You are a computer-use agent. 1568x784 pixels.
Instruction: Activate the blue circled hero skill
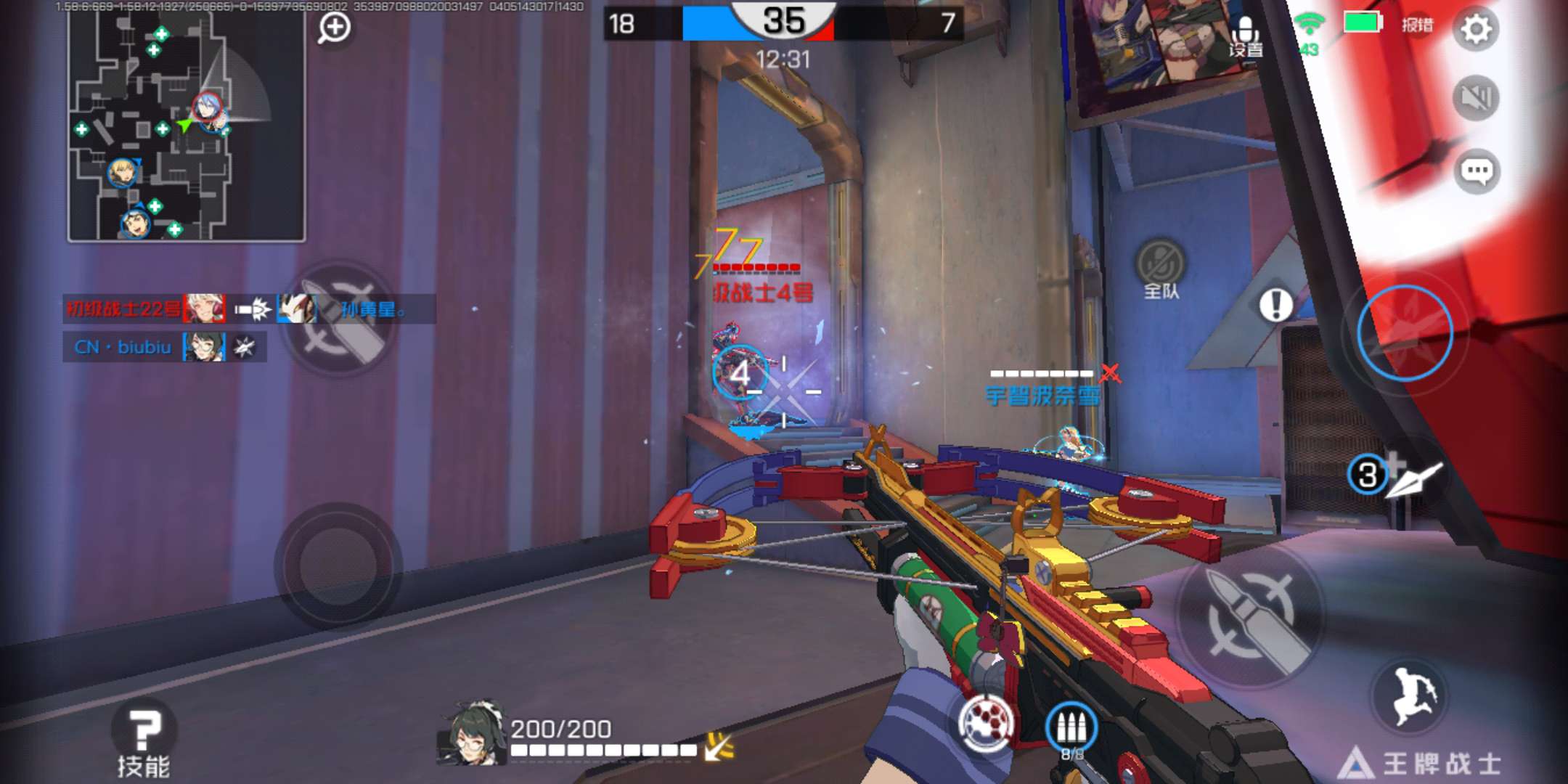1405,333
